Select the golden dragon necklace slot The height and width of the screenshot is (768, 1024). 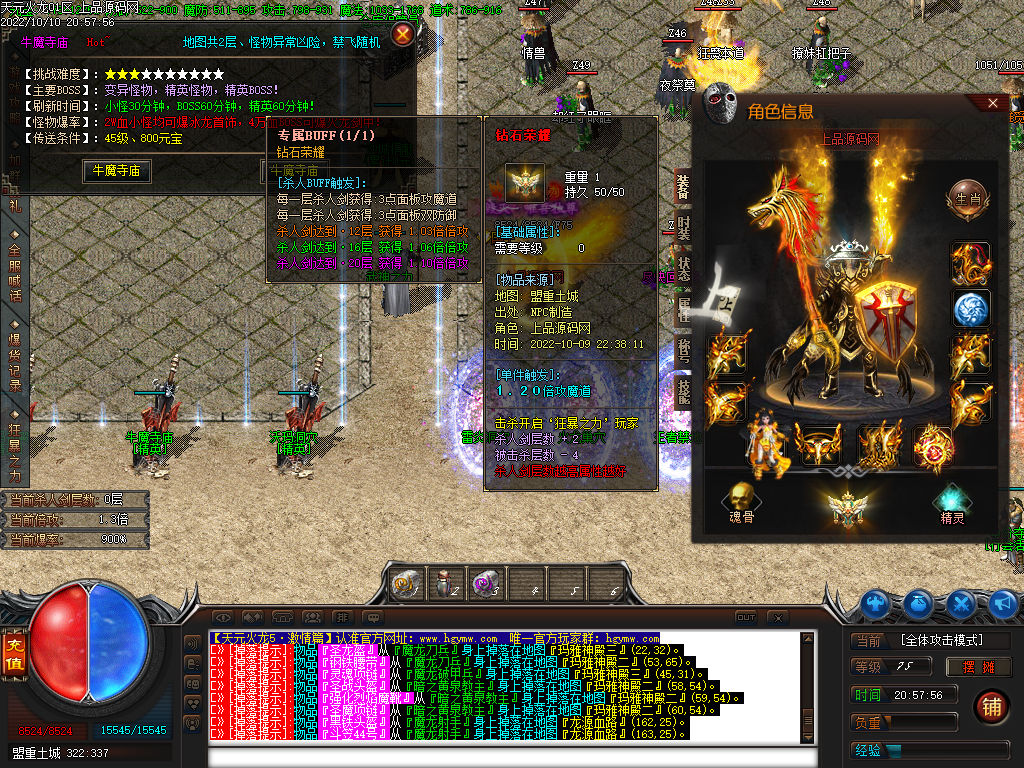click(x=970, y=263)
